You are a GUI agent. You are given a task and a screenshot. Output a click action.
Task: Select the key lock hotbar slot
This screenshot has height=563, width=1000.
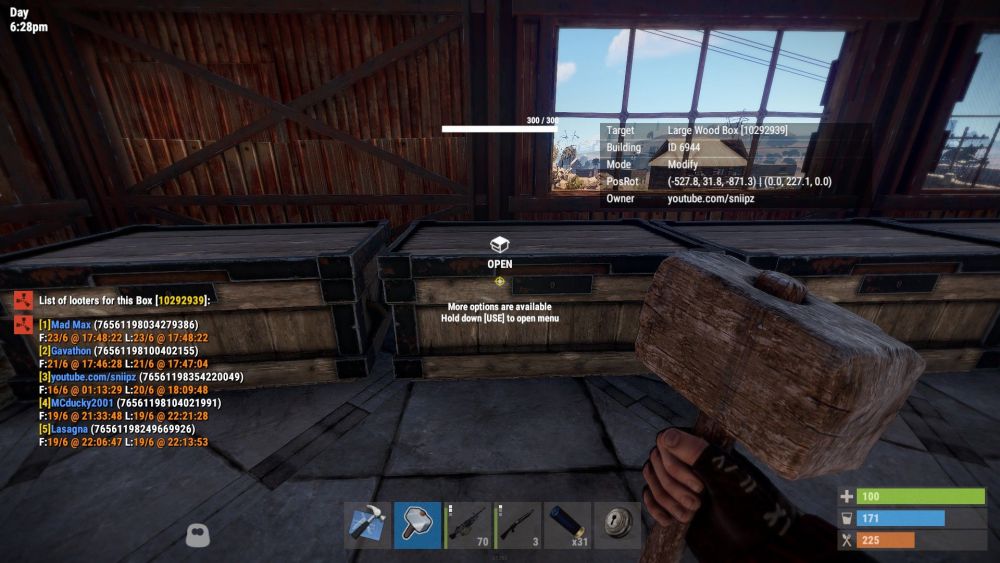(x=617, y=525)
